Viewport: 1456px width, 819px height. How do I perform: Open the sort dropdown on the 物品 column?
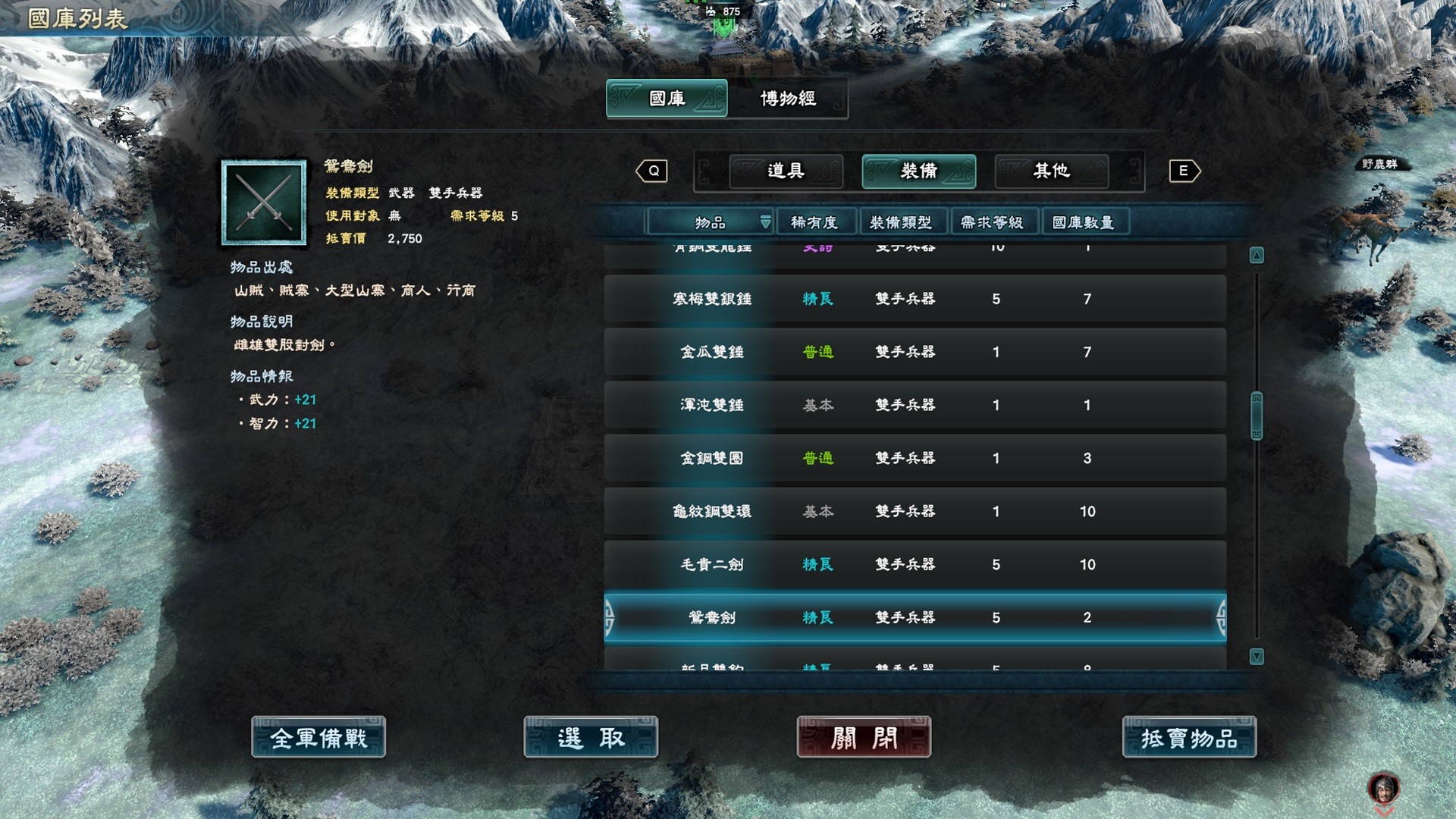click(x=766, y=222)
